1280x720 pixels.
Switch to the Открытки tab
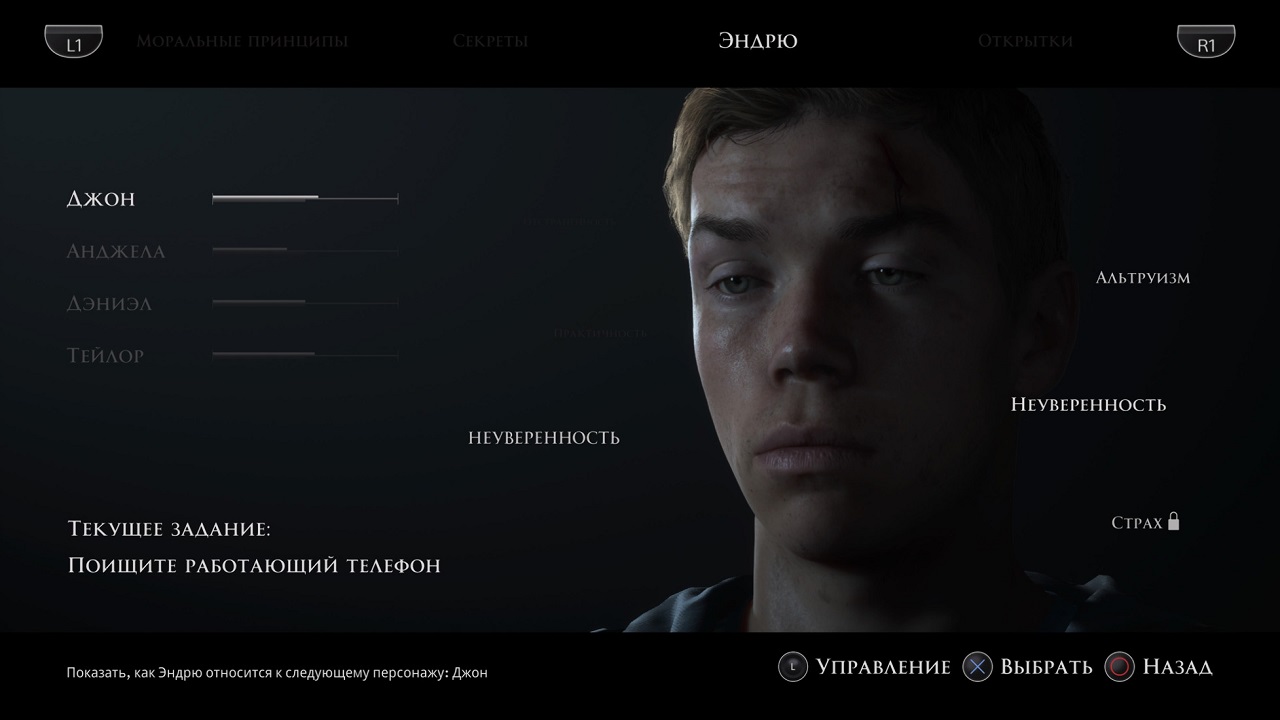pos(1024,41)
